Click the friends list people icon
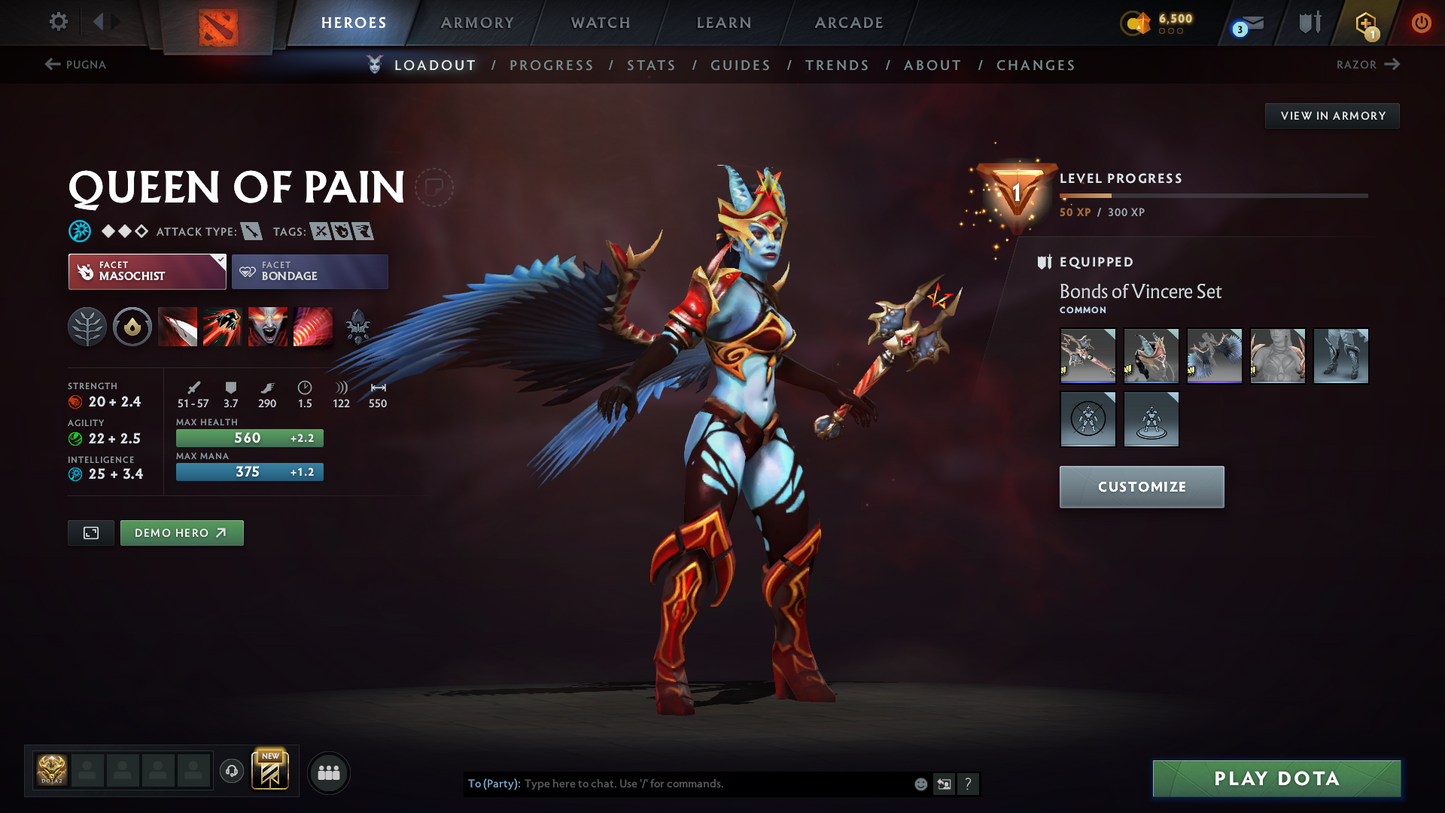Screen dimensions: 1445x813 329,772
